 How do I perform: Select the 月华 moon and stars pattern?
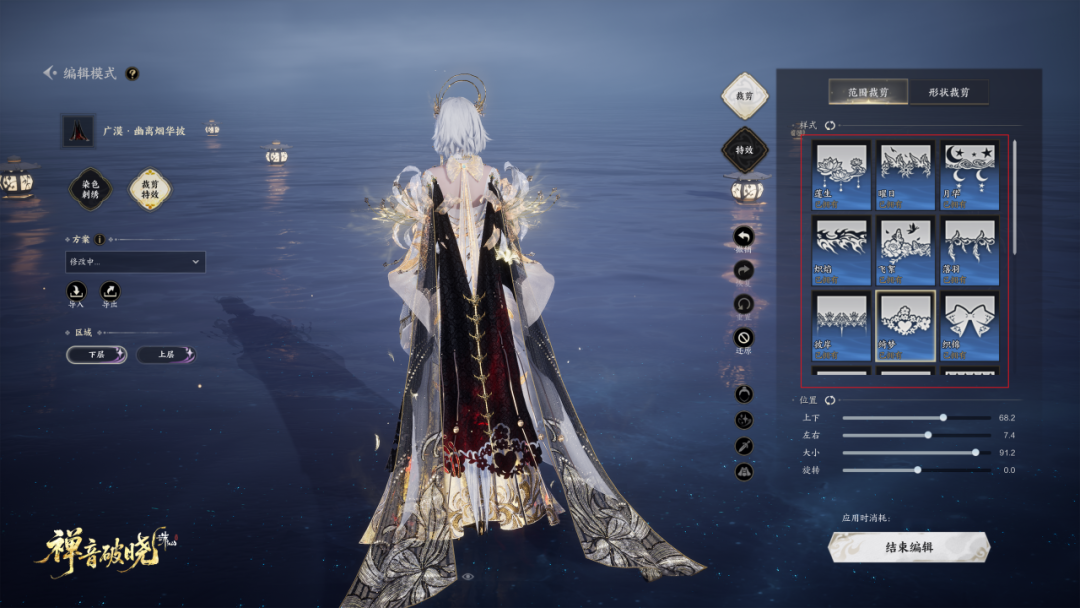point(969,174)
